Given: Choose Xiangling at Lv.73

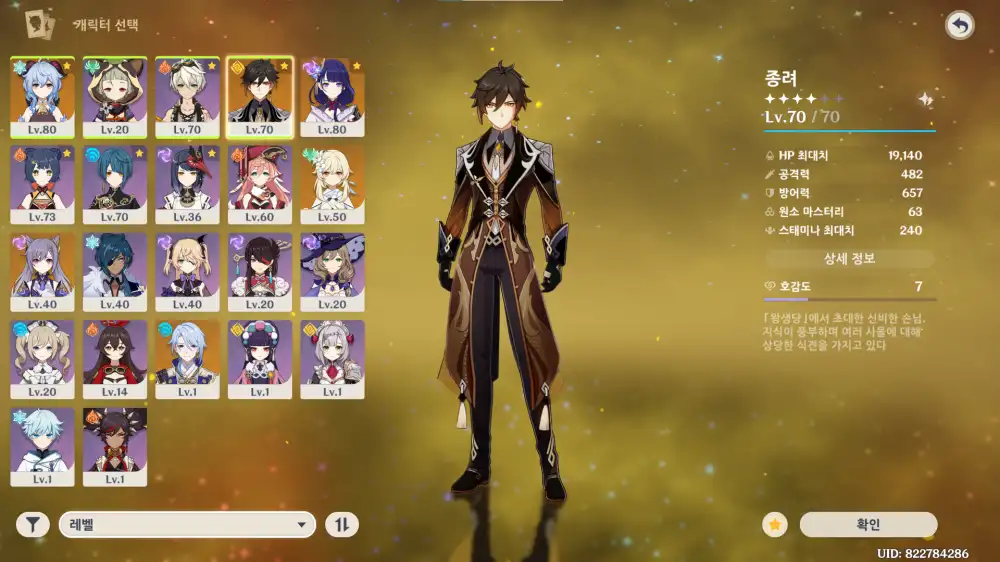Looking at the screenshot, I should [x=43, y=184].
